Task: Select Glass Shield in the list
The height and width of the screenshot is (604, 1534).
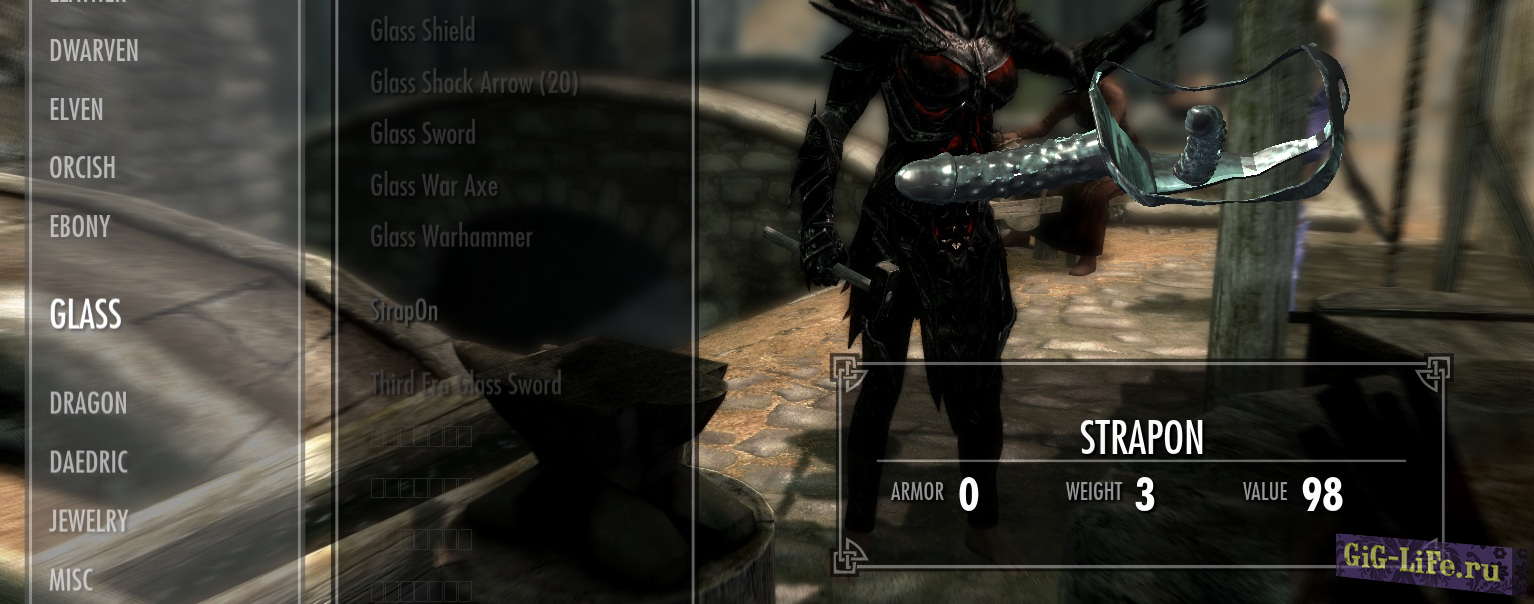Action: click(x=423, y=31)
